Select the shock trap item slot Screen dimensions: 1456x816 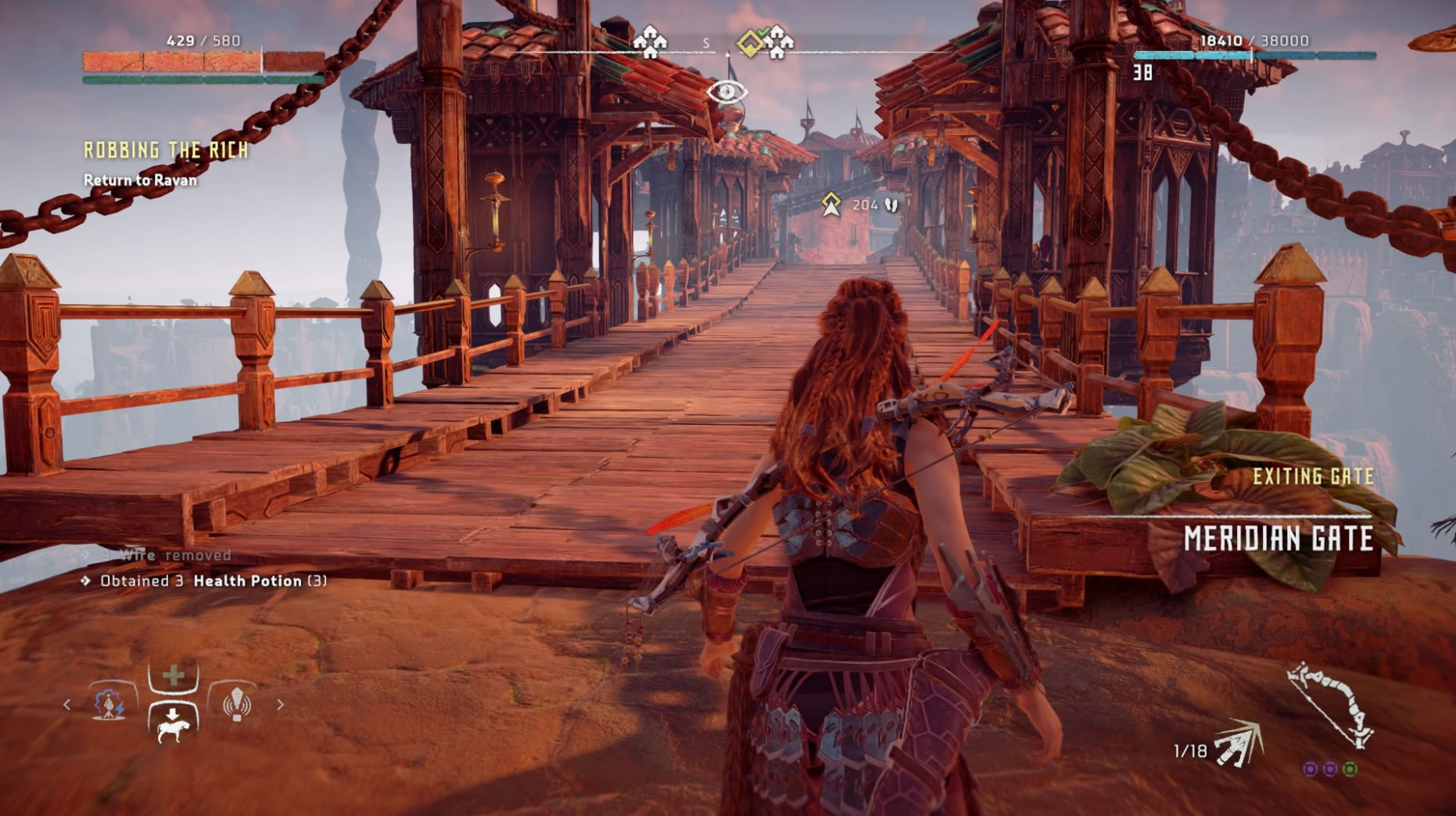point(110,704)
